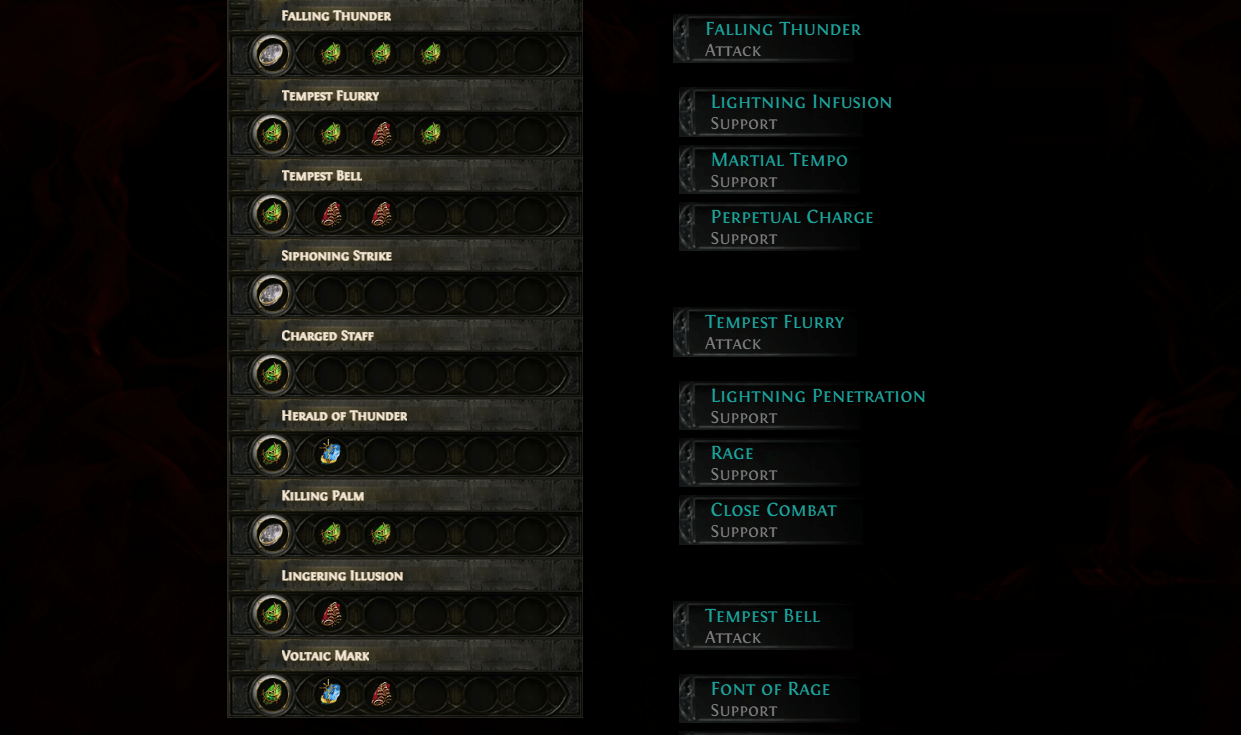Click the Herald of Thunder main gem
Viewport: 1241px width, 735px height.
click(x=271, y=454)
